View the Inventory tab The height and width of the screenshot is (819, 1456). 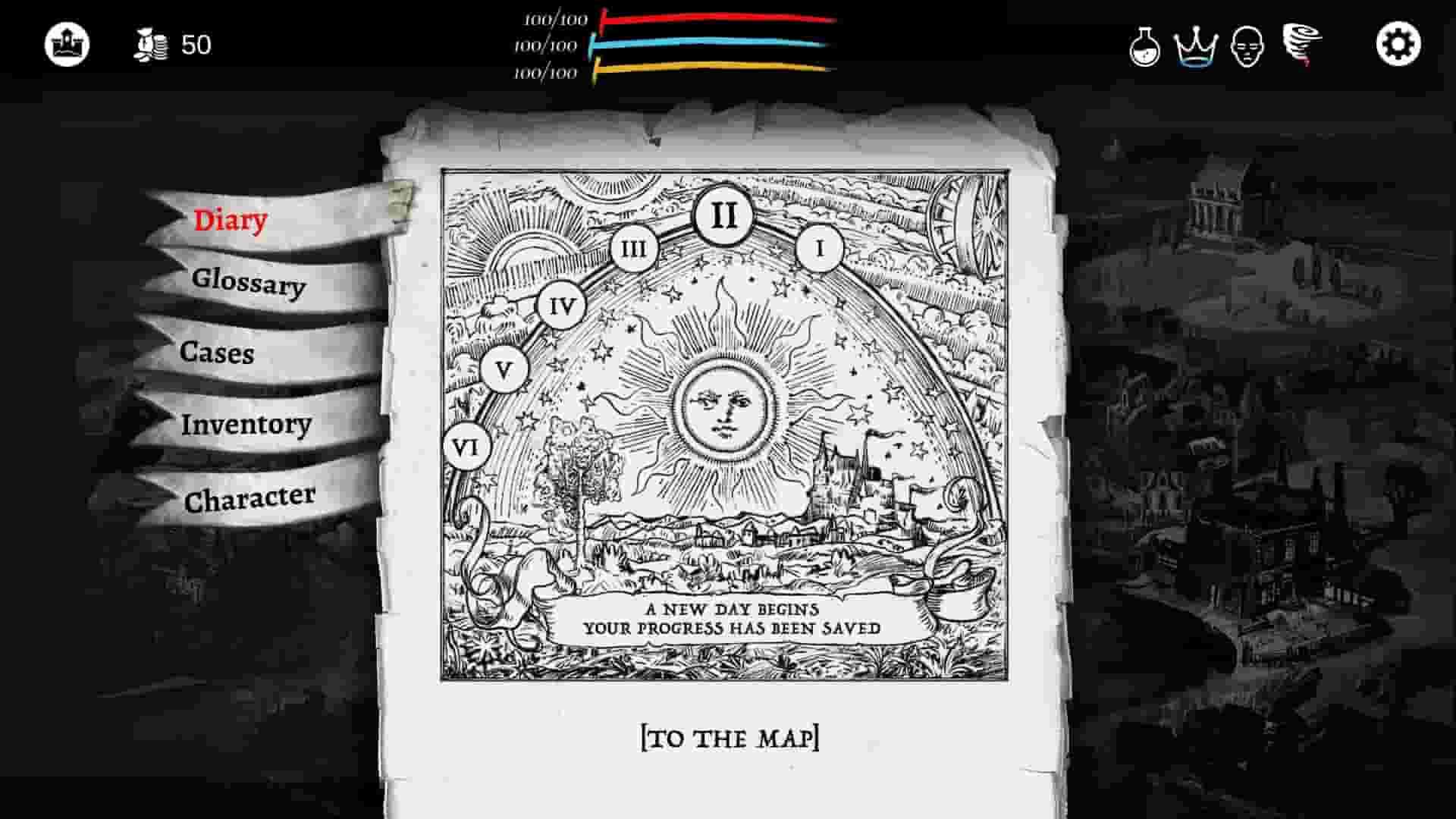tap(246, 425)
